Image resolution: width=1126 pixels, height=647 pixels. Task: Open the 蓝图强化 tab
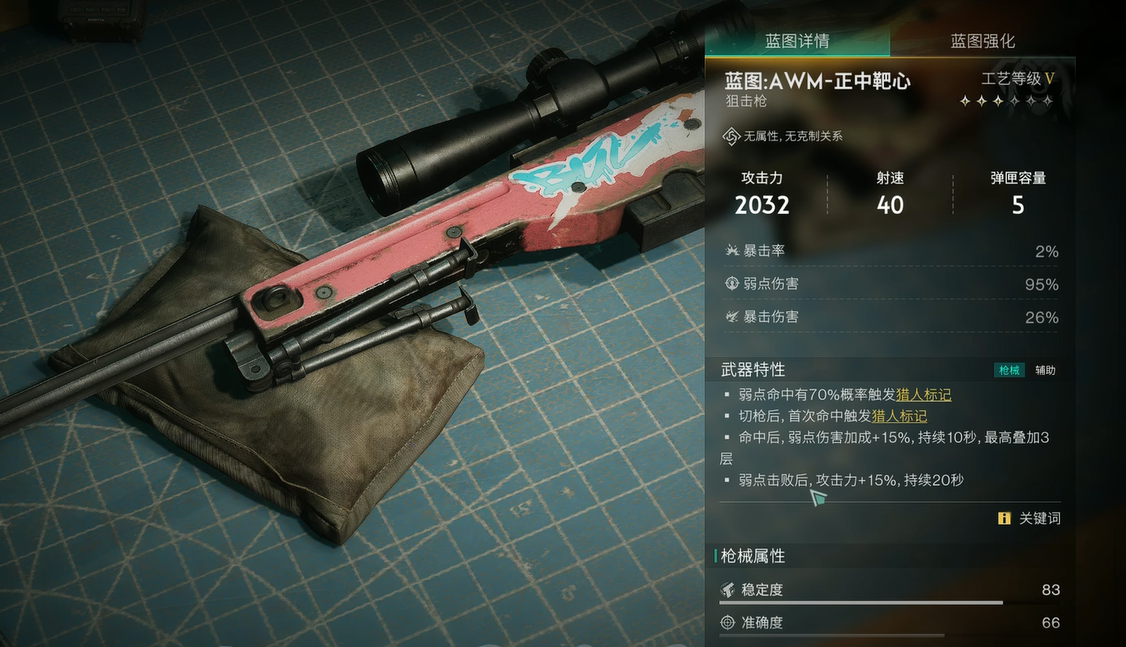[x=982, y=41]
